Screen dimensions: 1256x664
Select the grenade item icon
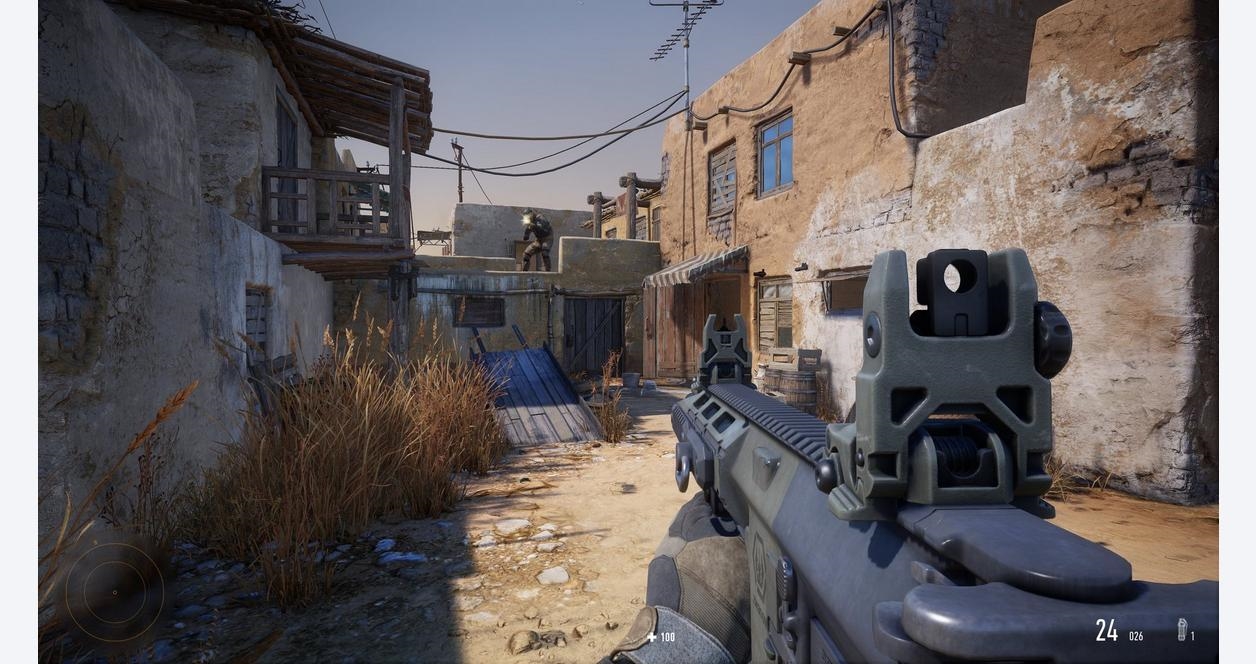pos(1181,629)
